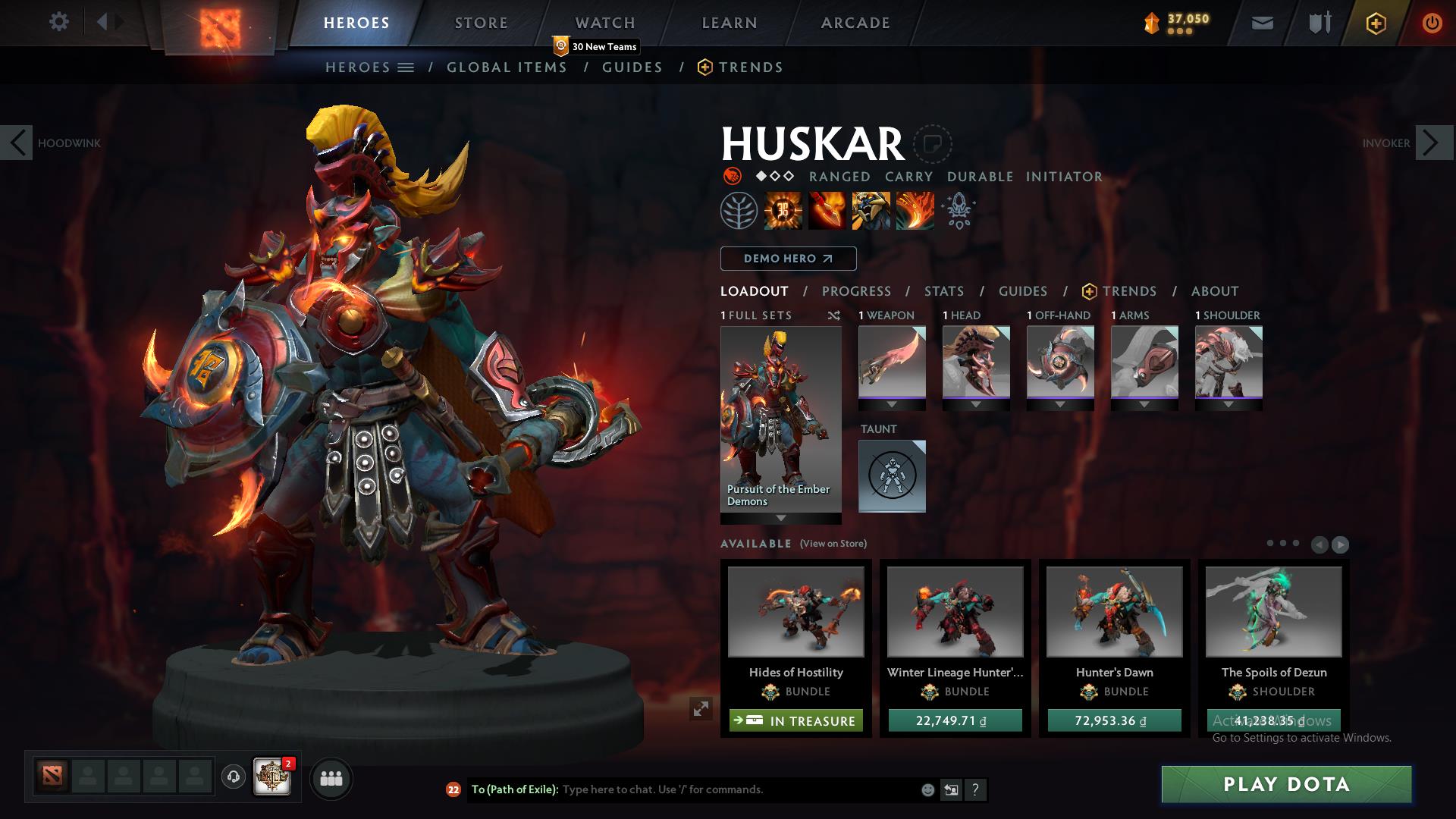Open the settings gear icon
Screen dimensions: 1456x819
pos(58,22)
